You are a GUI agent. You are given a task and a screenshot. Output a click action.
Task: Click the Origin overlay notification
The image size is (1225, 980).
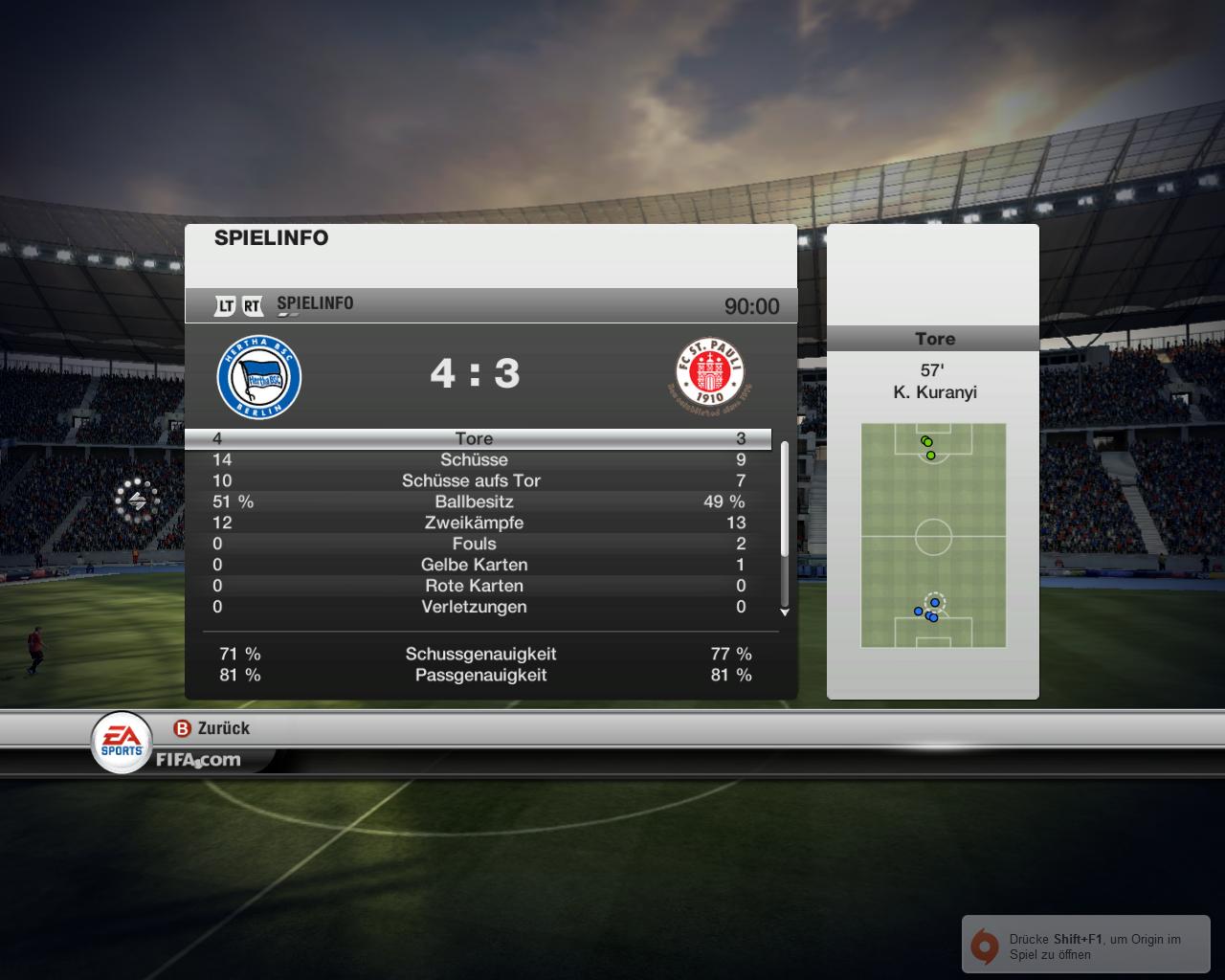point(1085,946)
